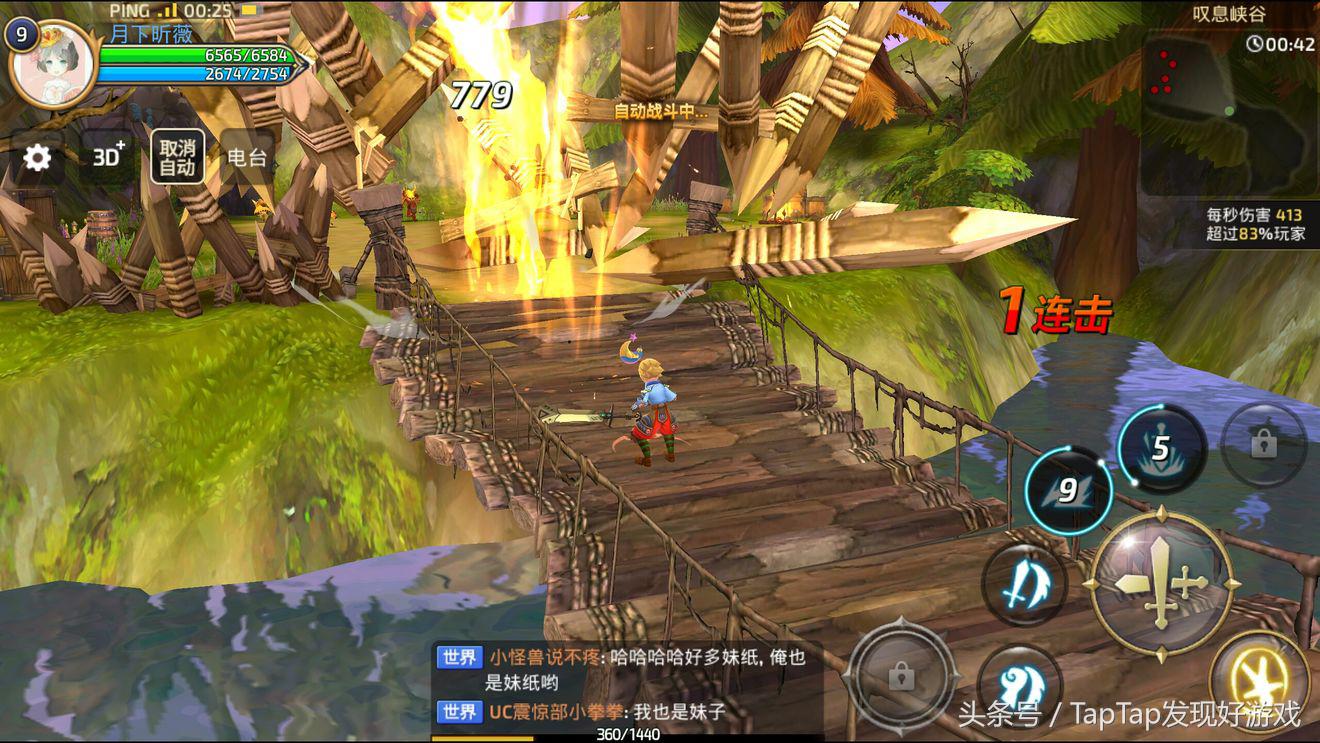Trigger the blue curved slash skill
This screenshot has width=1320, height=743.
click(x=1022, y=582)
